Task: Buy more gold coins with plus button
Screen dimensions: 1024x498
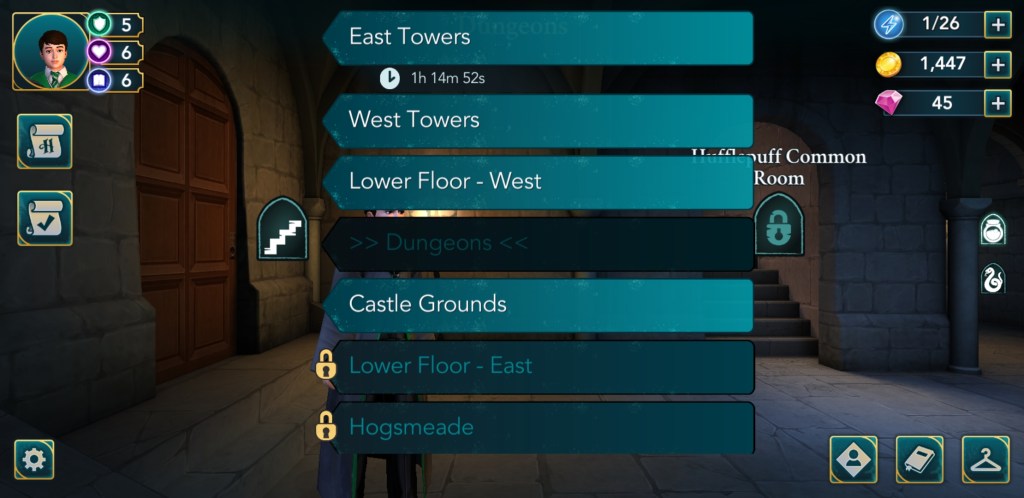Action: [x=997, y=64]
